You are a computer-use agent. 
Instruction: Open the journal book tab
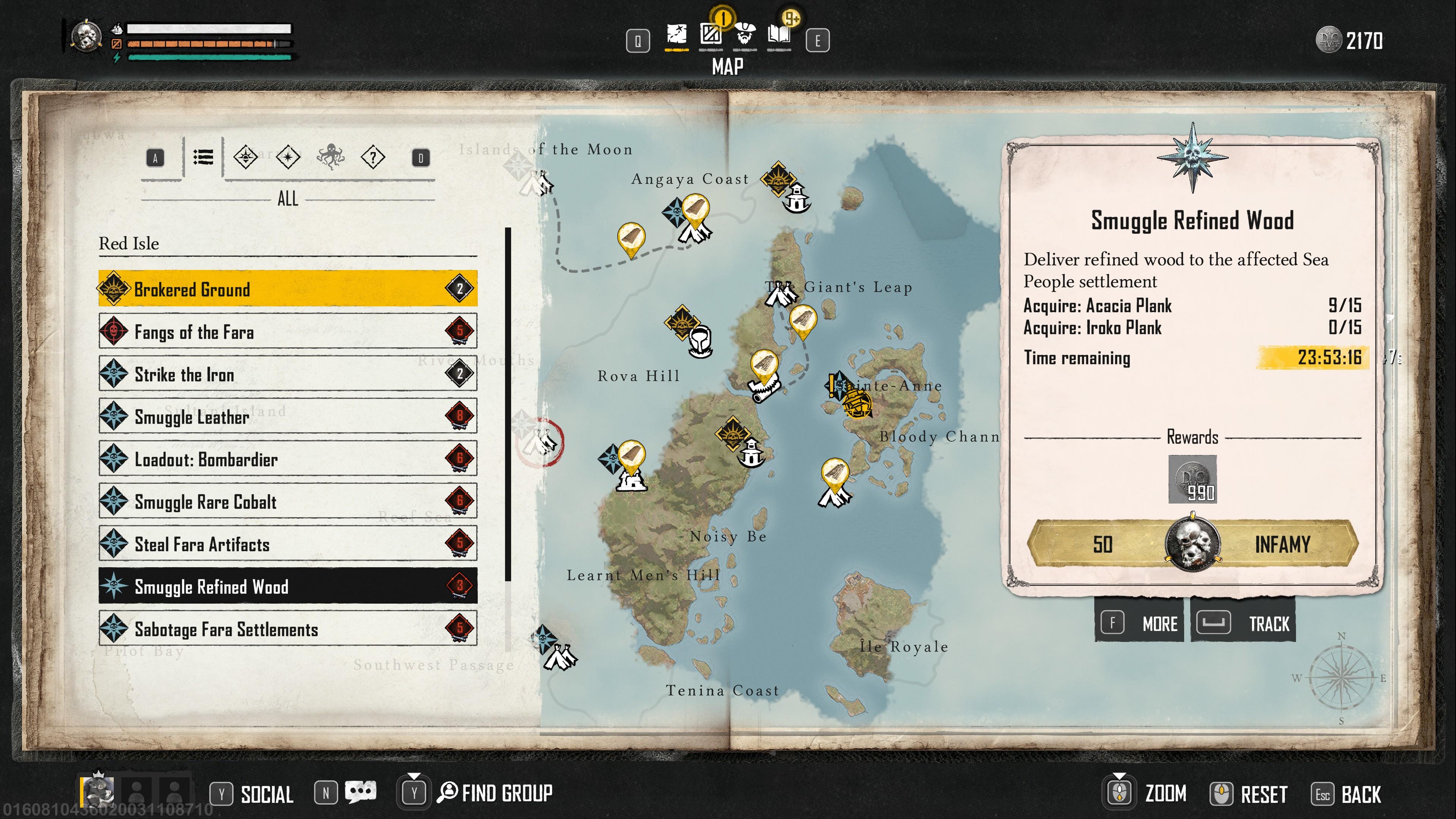click(x=779, y=36)
